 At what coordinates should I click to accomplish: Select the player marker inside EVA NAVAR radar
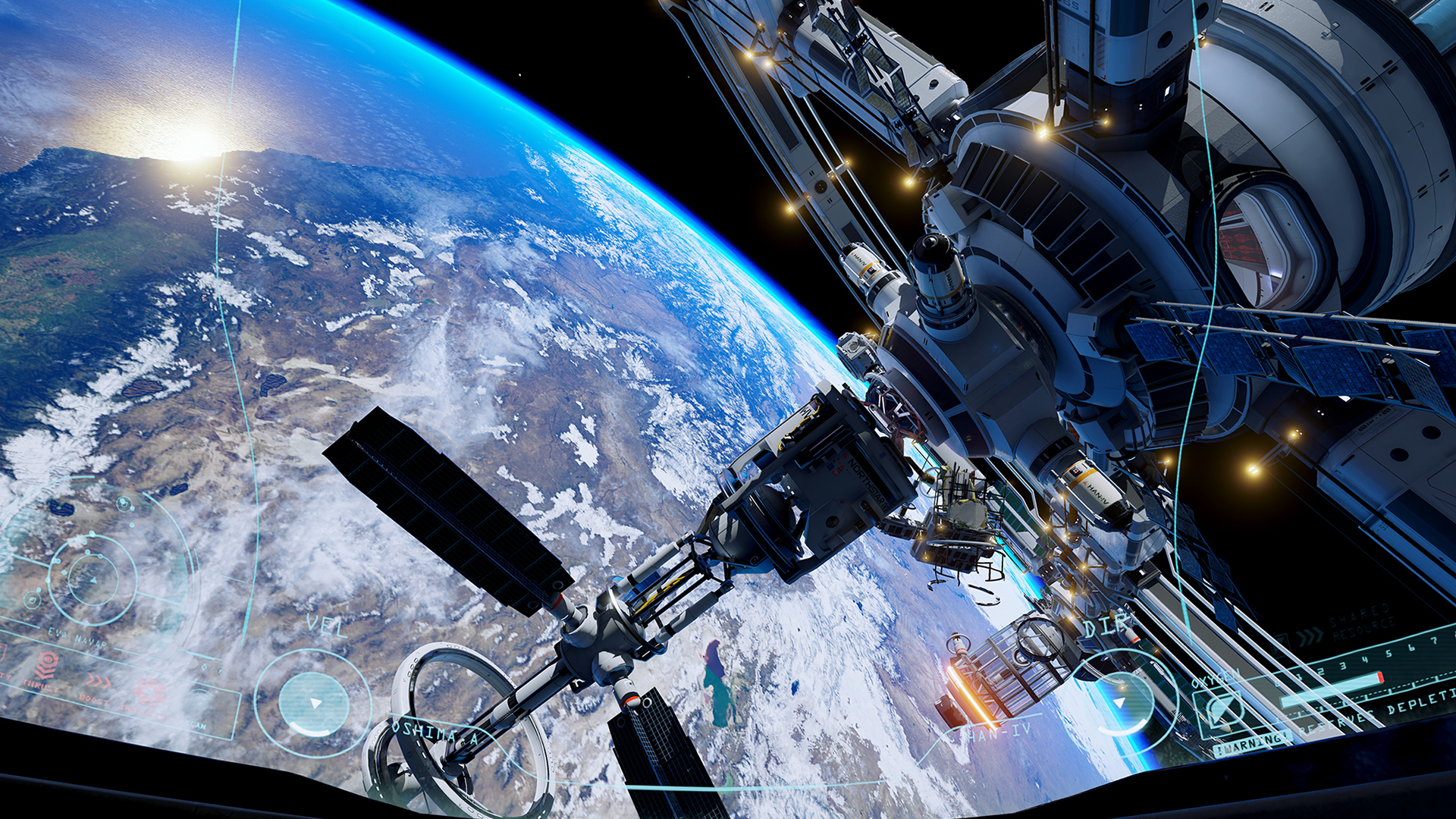(93, 580)
